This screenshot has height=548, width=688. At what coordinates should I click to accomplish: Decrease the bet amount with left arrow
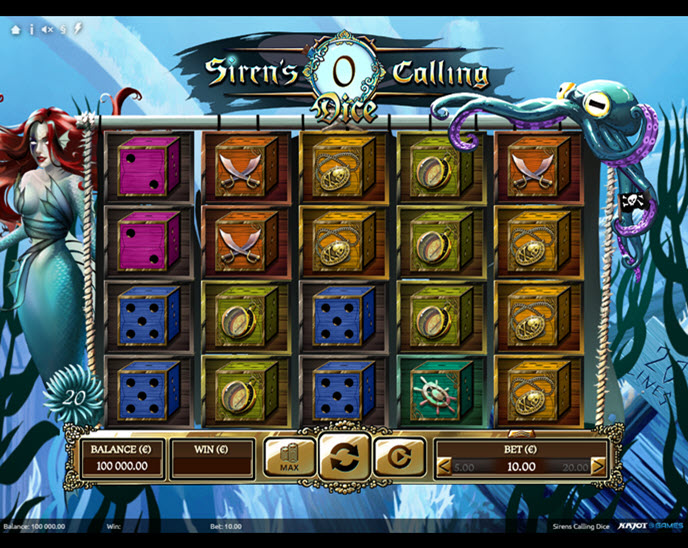tap(445, 467)
